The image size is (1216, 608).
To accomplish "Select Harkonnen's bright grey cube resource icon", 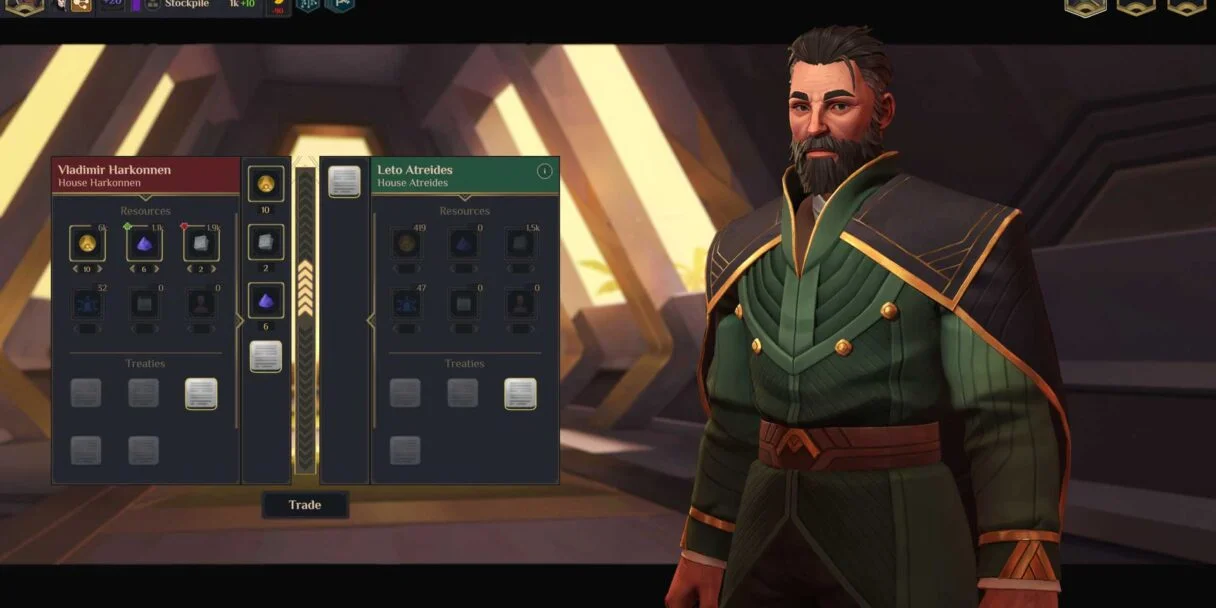I will pyautogui.click(x=202, y=243).
